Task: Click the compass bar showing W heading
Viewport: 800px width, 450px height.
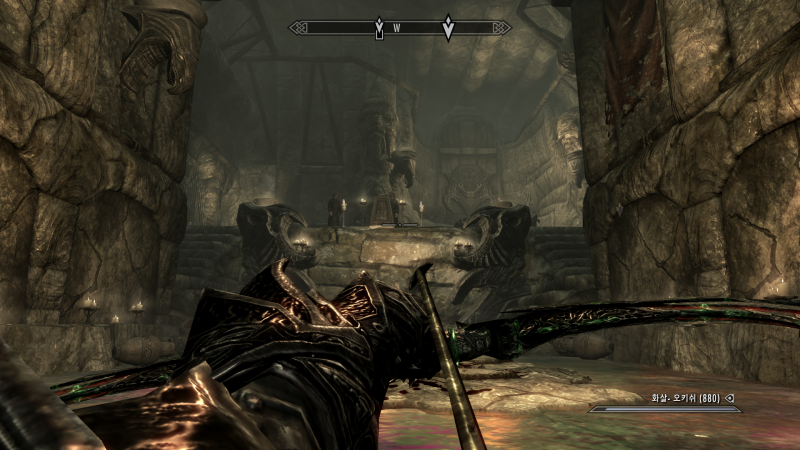Action: 400,28
